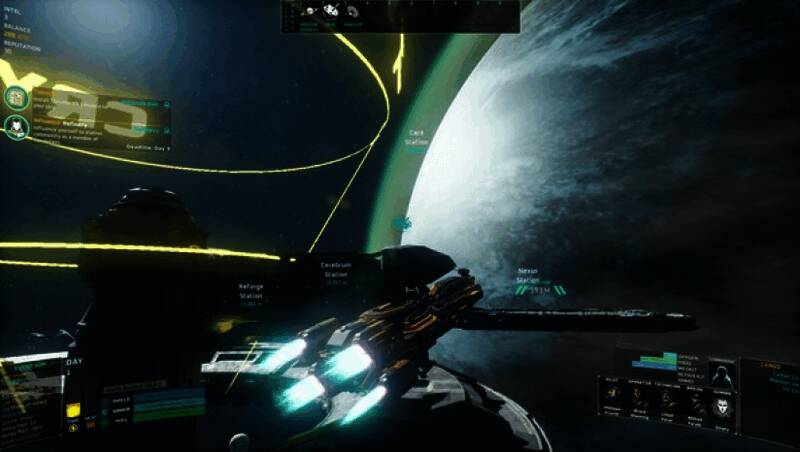
Task: Choose the first ship icon in top bar
Action: (311, 12)
